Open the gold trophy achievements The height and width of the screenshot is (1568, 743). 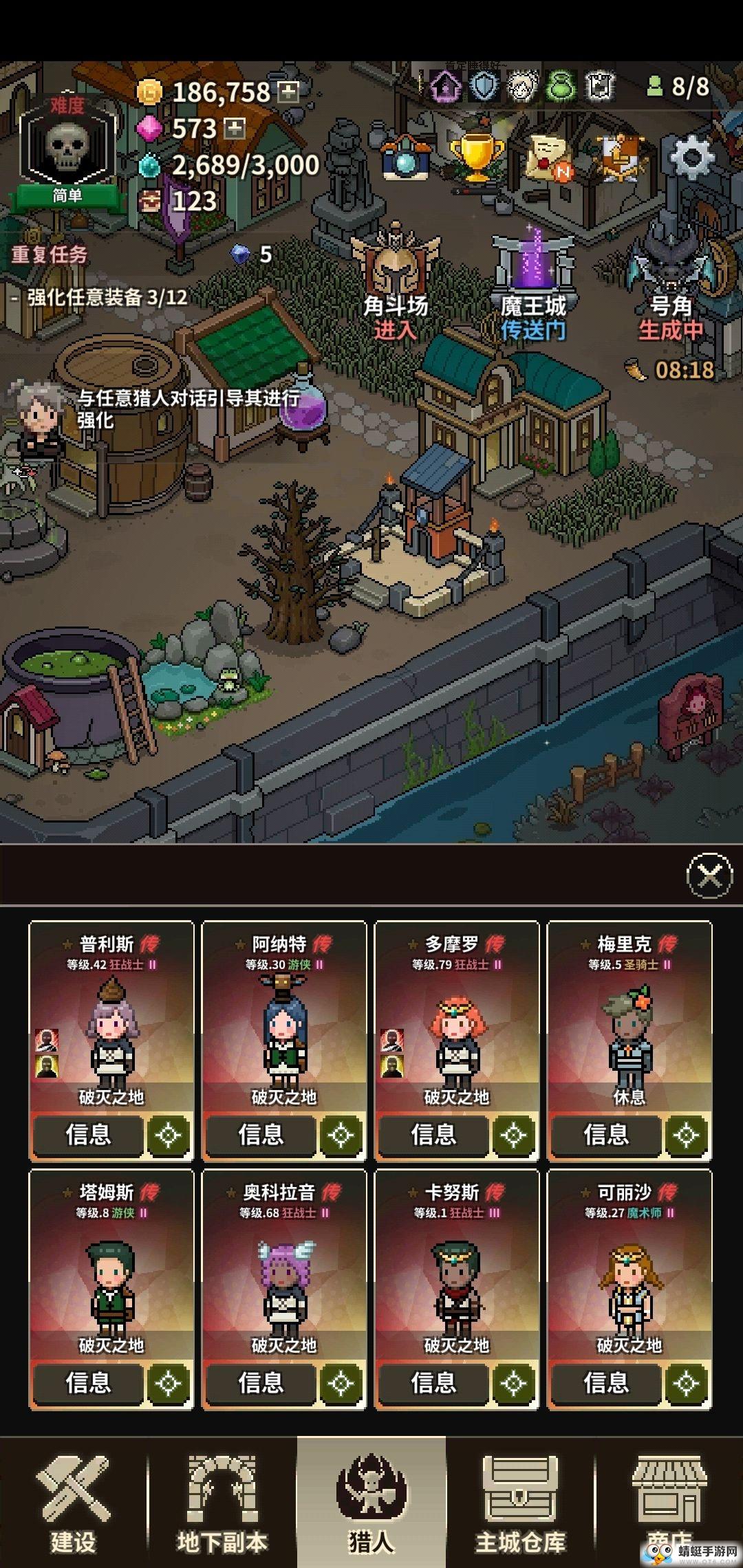tap(476, 157)
